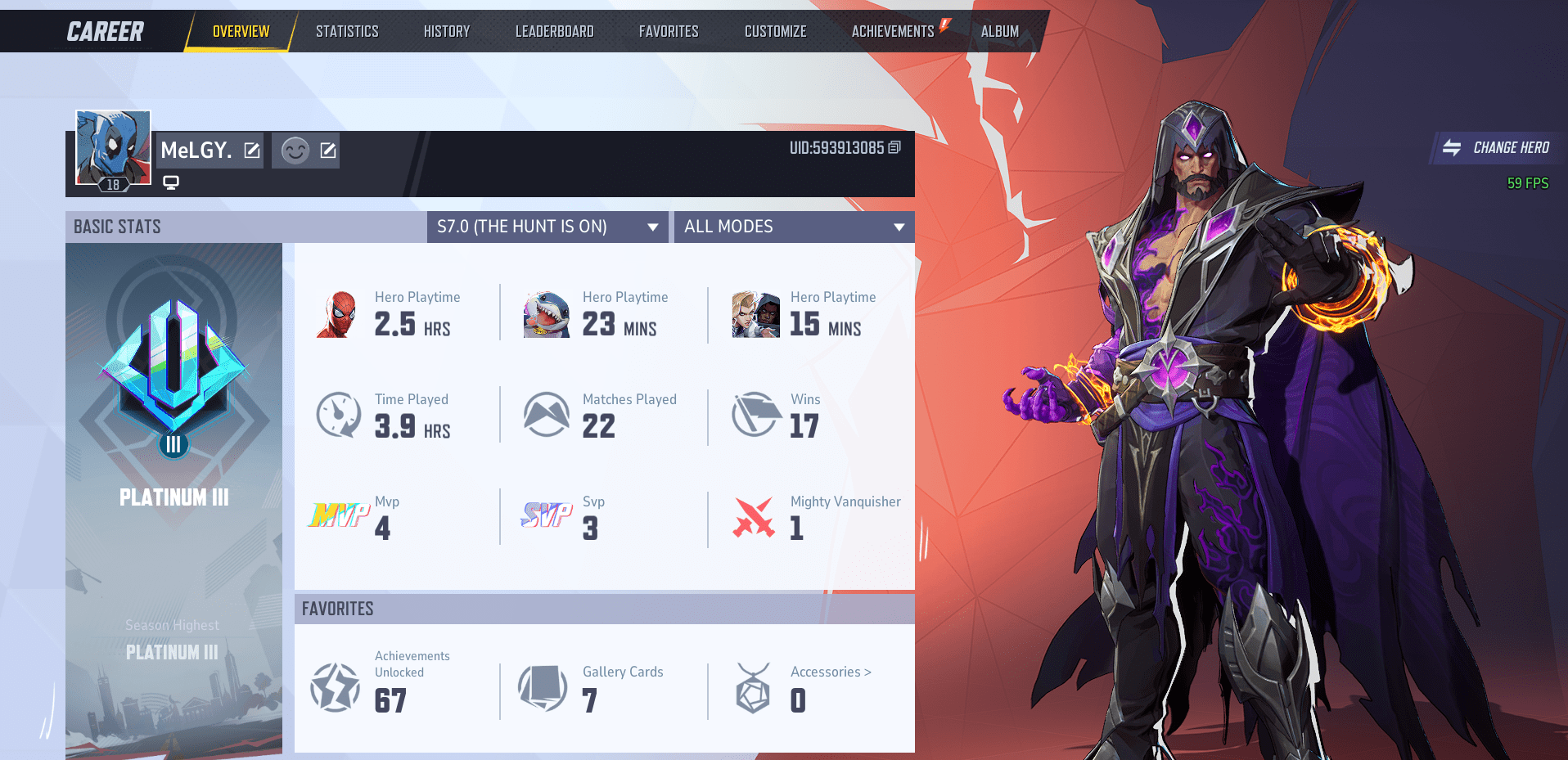Copy the UID using the copy icon

(x=894, y=149)
